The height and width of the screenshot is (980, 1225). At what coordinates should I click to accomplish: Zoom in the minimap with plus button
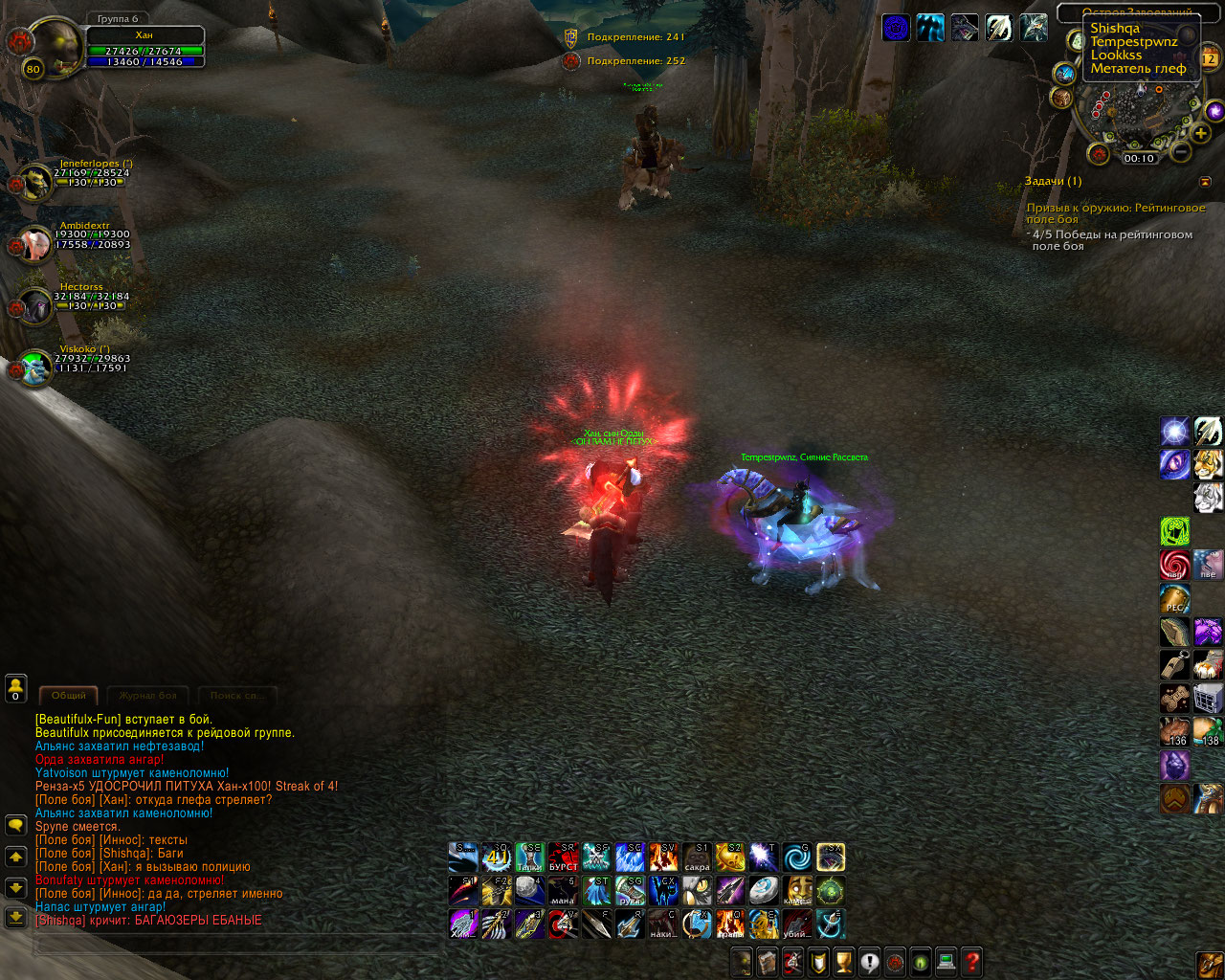coord(1201,134)
